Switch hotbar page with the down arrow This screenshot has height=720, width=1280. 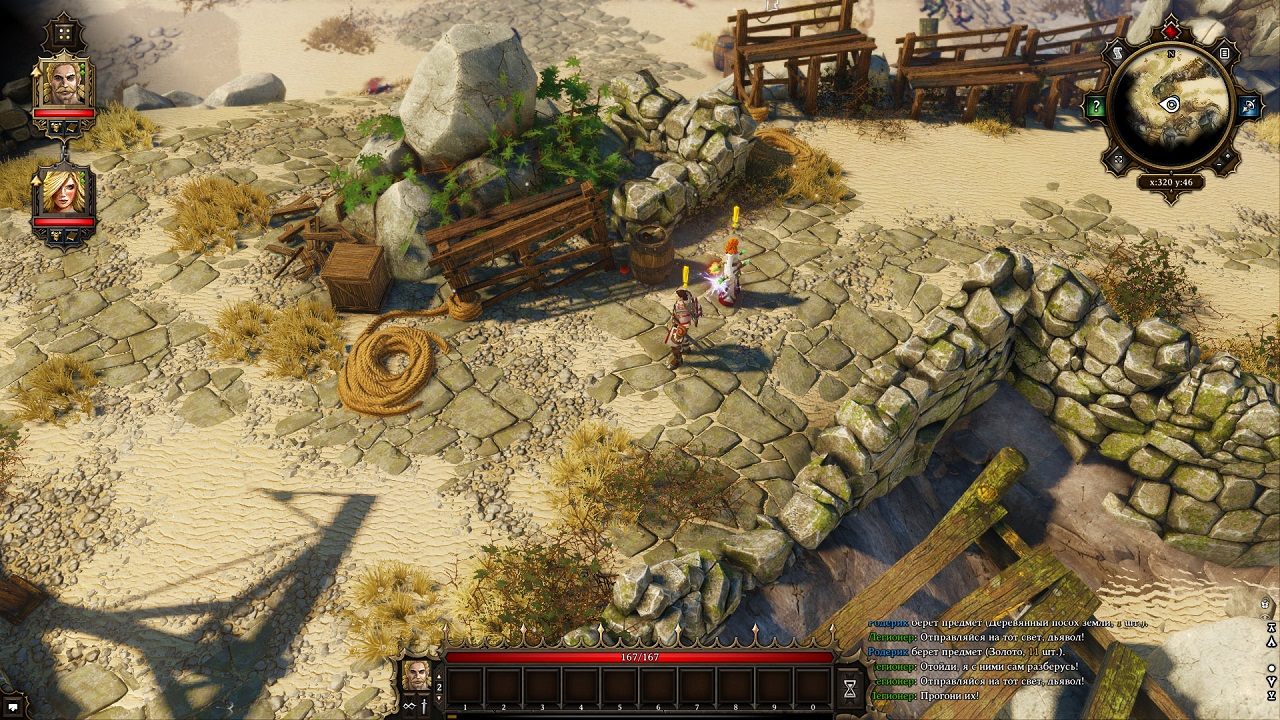click(438, 699)
